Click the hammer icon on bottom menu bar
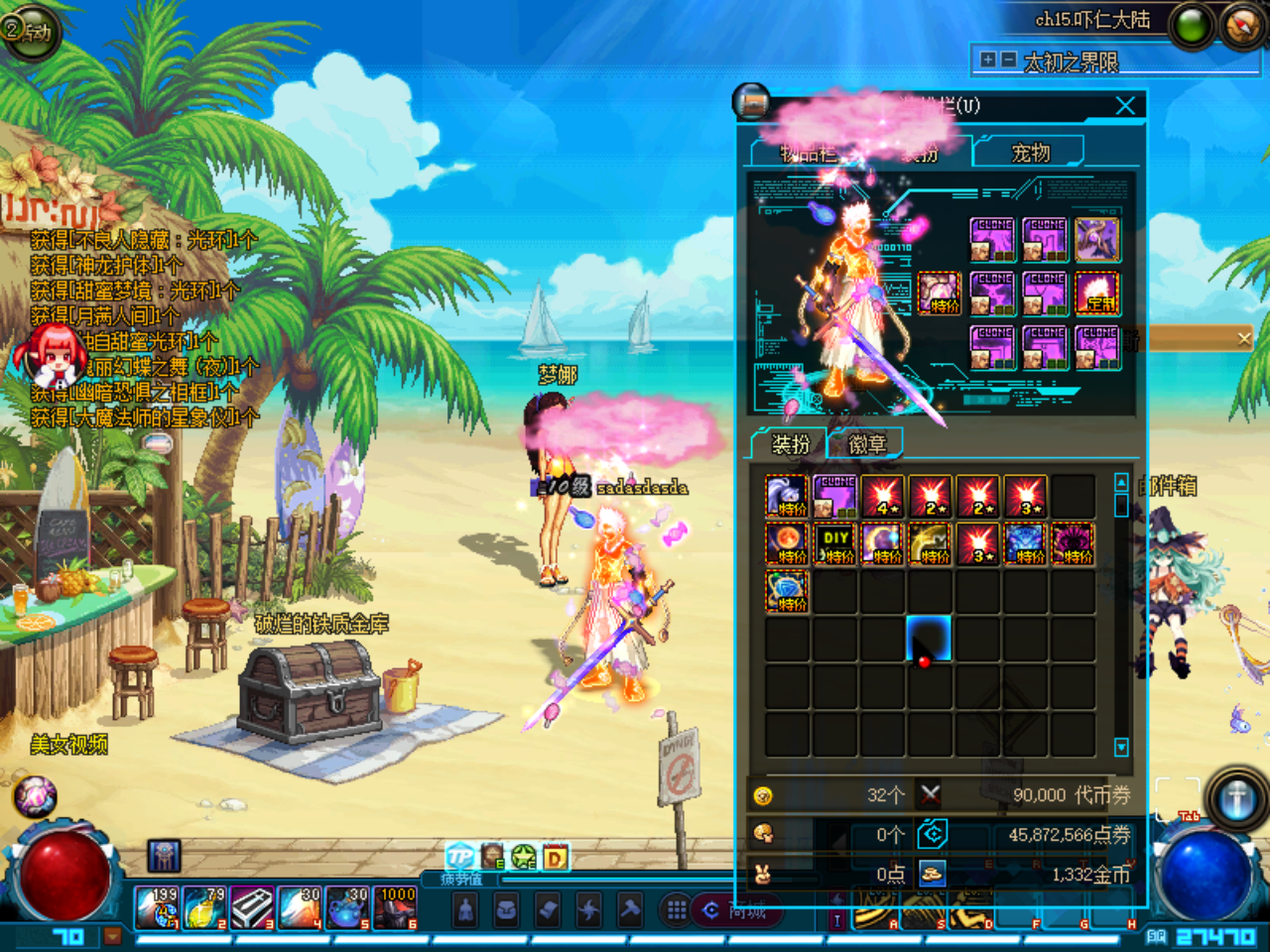This screenshot has height=952, width=1270. [x=629, y=909]
